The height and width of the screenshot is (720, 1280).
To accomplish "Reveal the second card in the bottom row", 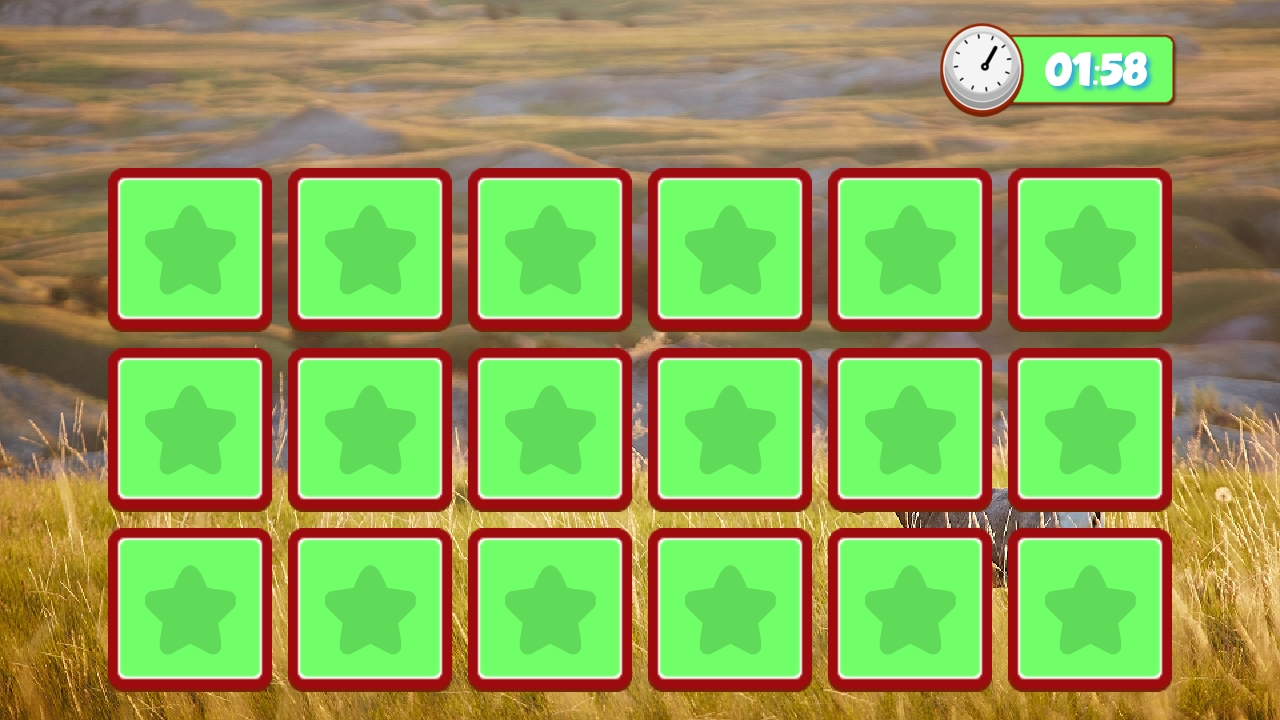I will [x=370, y=610].
